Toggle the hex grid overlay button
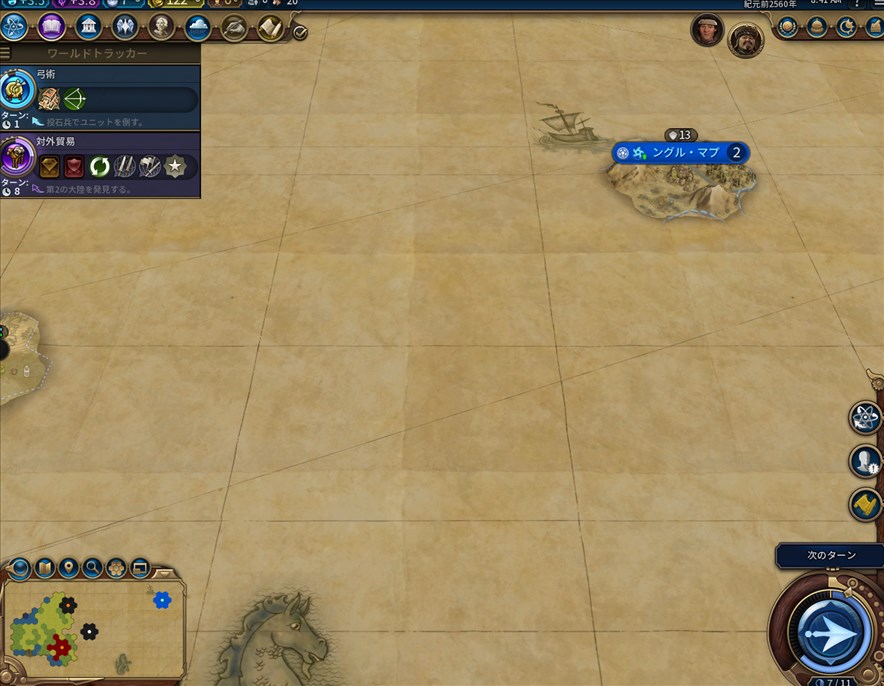The height and width of the screenshot is (686, 884). [116, 569]
